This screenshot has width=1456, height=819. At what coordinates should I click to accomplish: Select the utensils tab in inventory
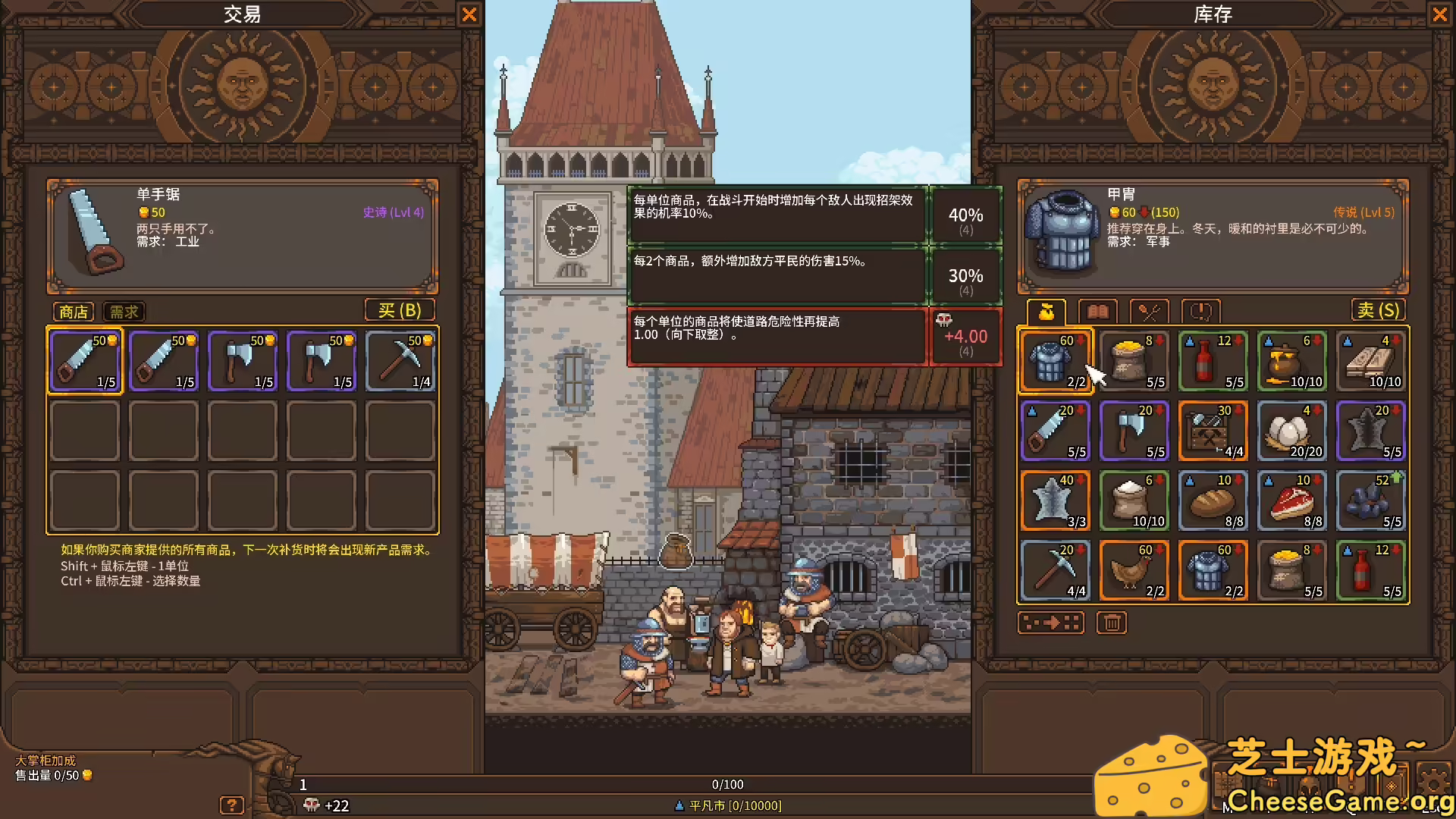click(1148, 311)
